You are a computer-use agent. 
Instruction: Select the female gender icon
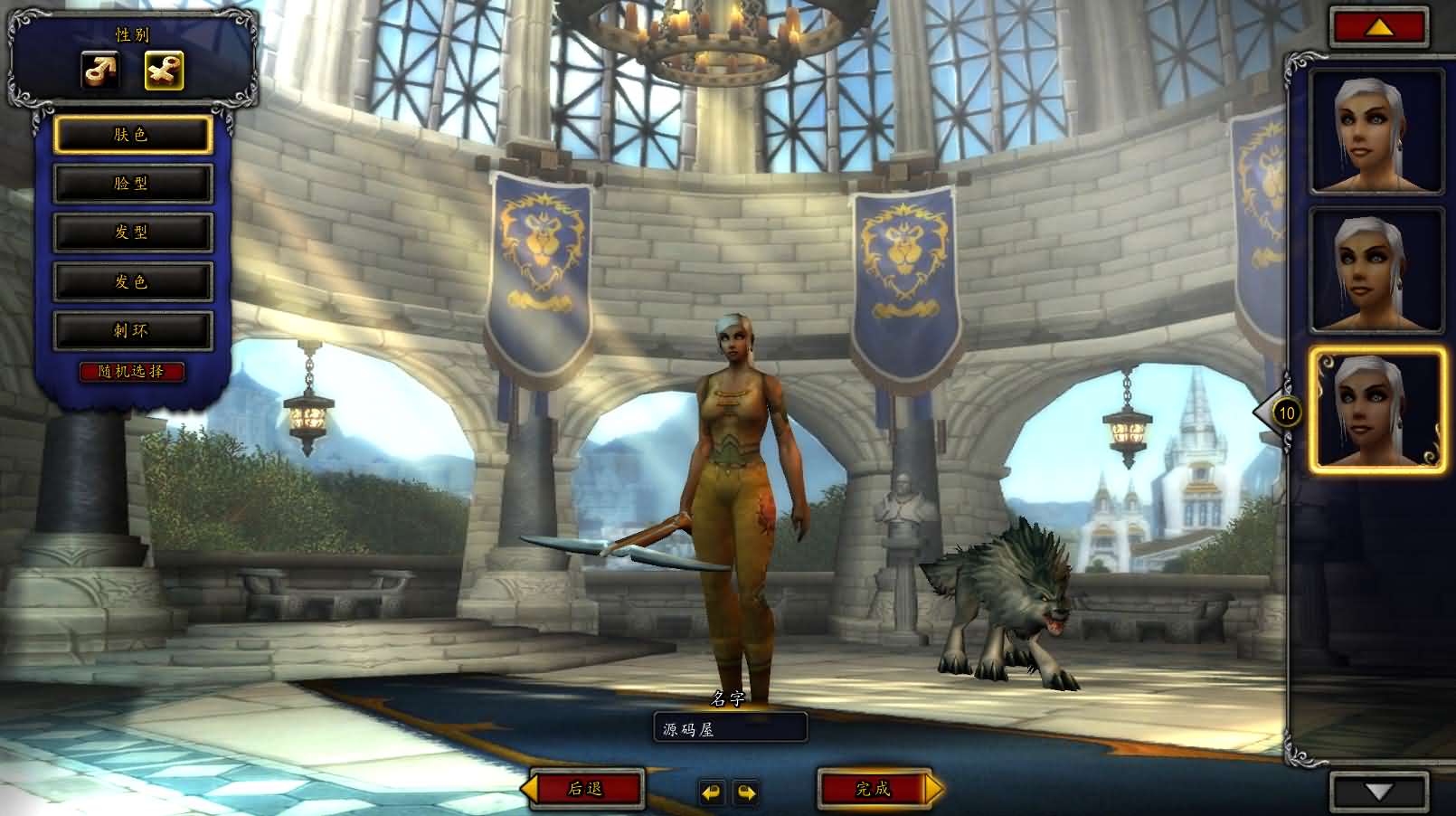coord(165,72)
